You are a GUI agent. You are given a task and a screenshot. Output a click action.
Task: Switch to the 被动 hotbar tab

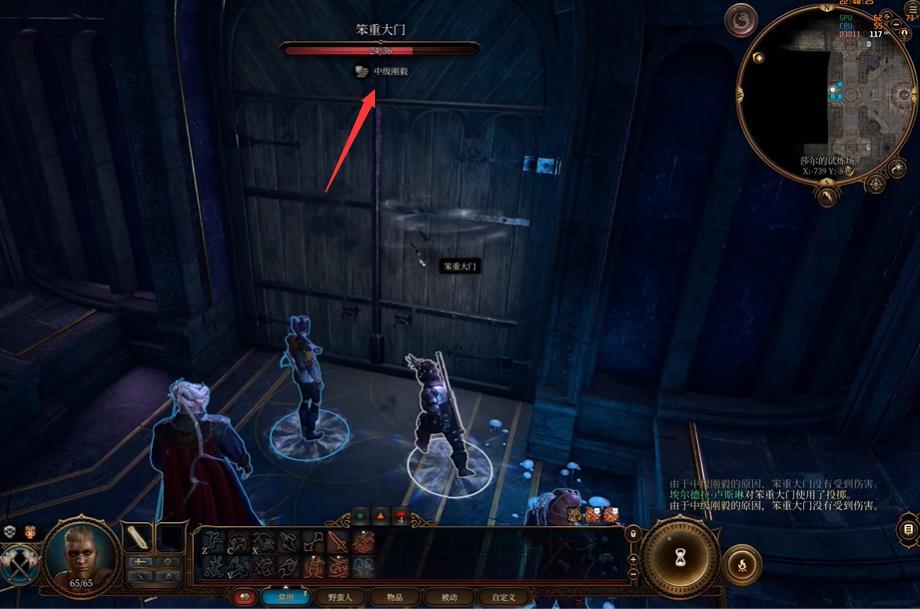442,597
